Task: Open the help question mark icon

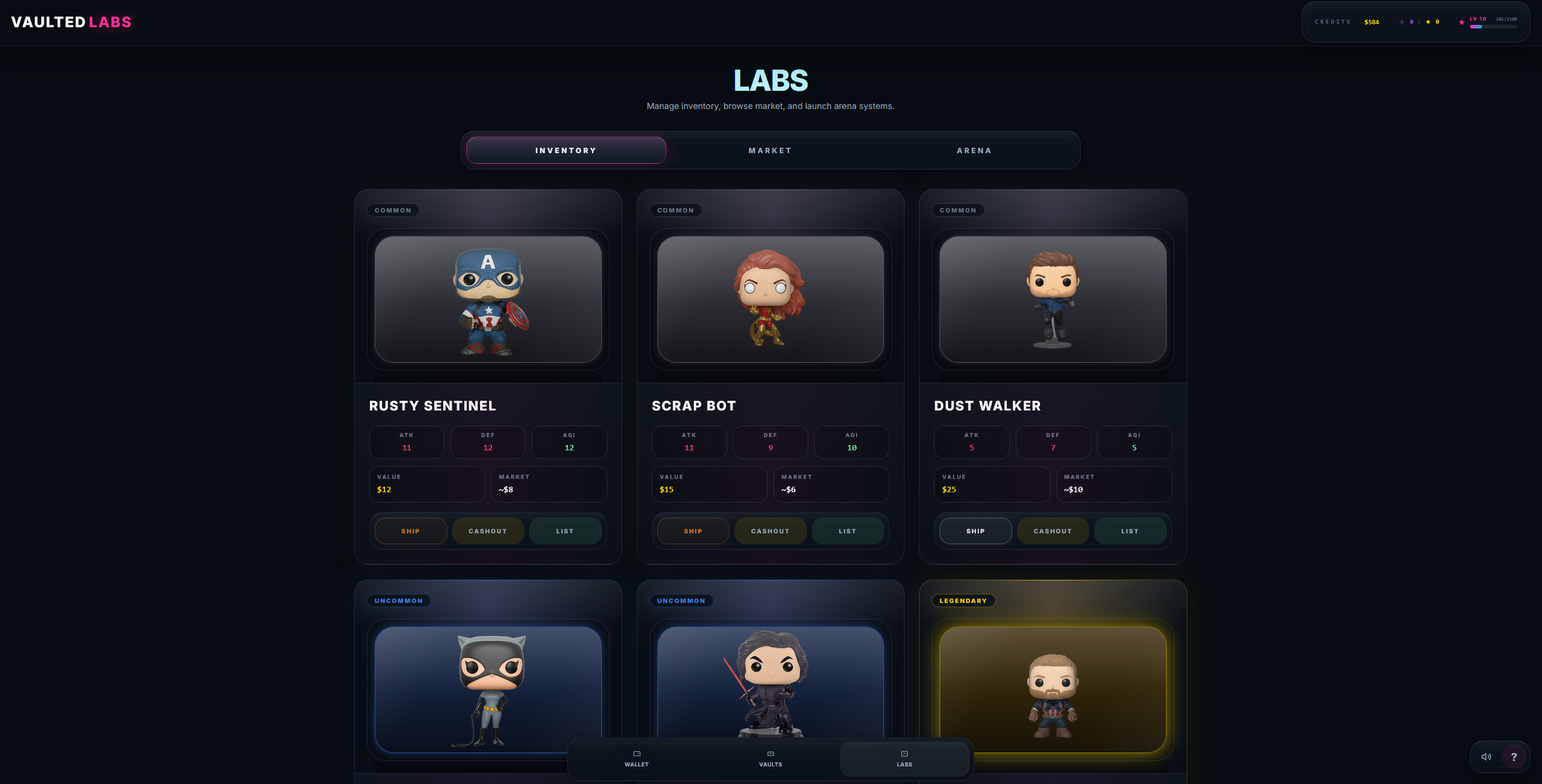Action: (1514, 756)
